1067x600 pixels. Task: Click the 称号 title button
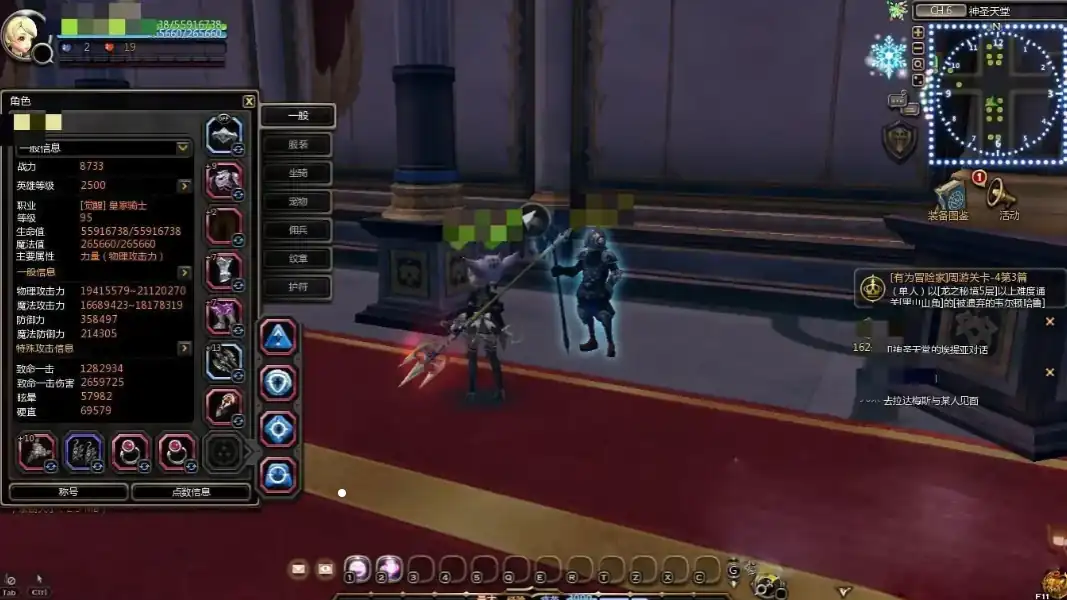pyautogui.click(x=68, y=492)
